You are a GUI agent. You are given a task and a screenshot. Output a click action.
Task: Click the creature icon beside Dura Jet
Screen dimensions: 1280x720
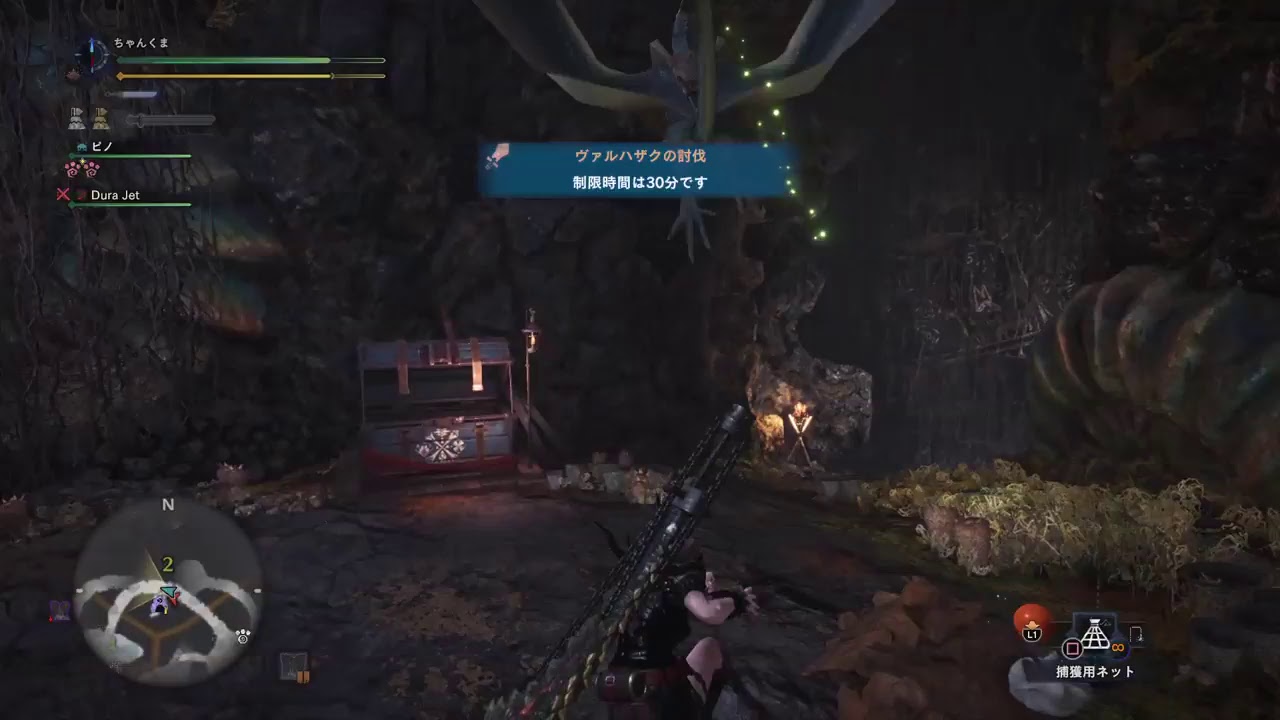click(x=82, y=196)
